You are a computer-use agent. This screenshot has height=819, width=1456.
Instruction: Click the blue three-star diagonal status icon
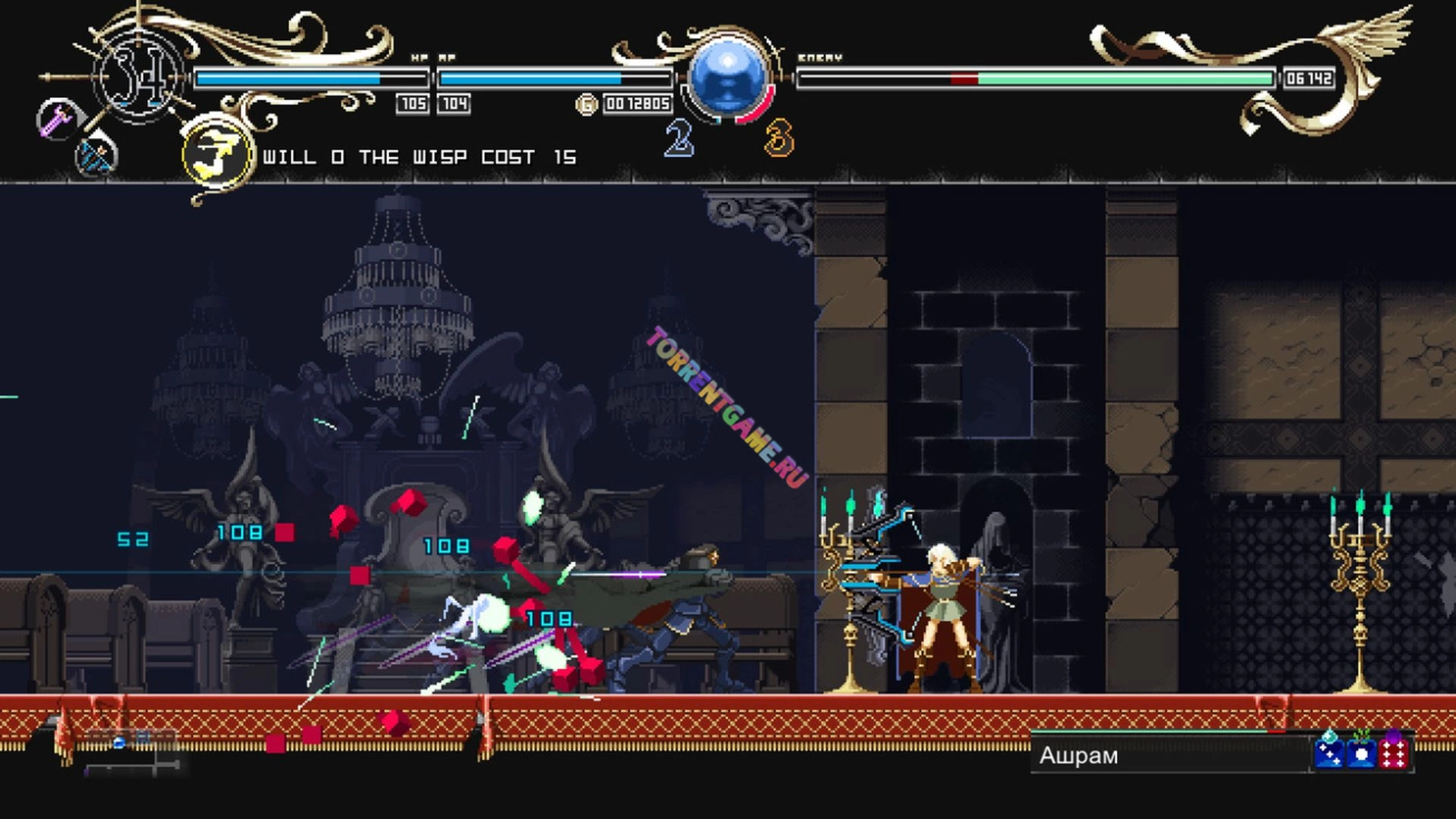1329,753
